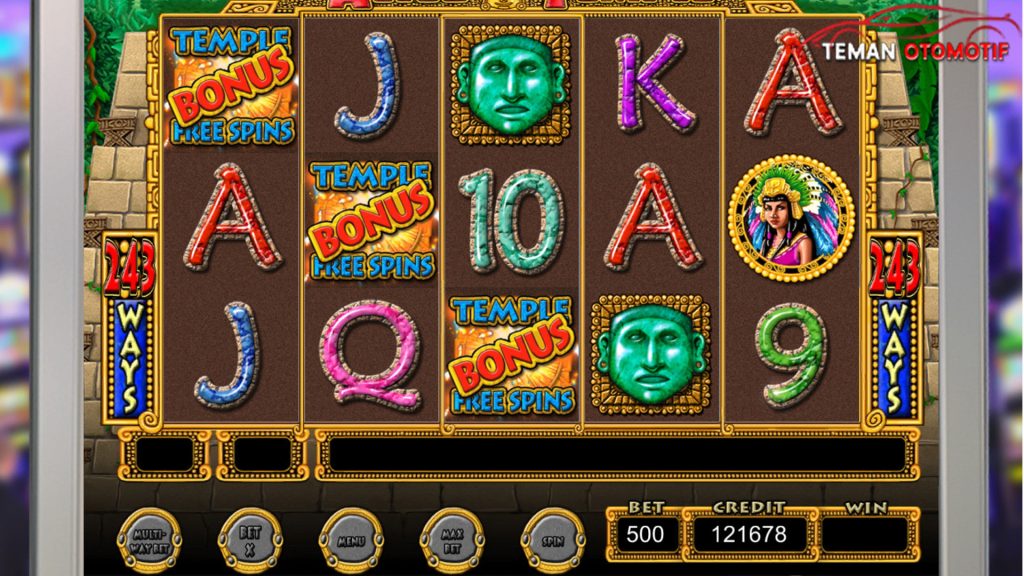The height and width of the screenshot is (576, 1024).
Task: Activate the Multi-Way Bet button
Action: pos(150,540)
